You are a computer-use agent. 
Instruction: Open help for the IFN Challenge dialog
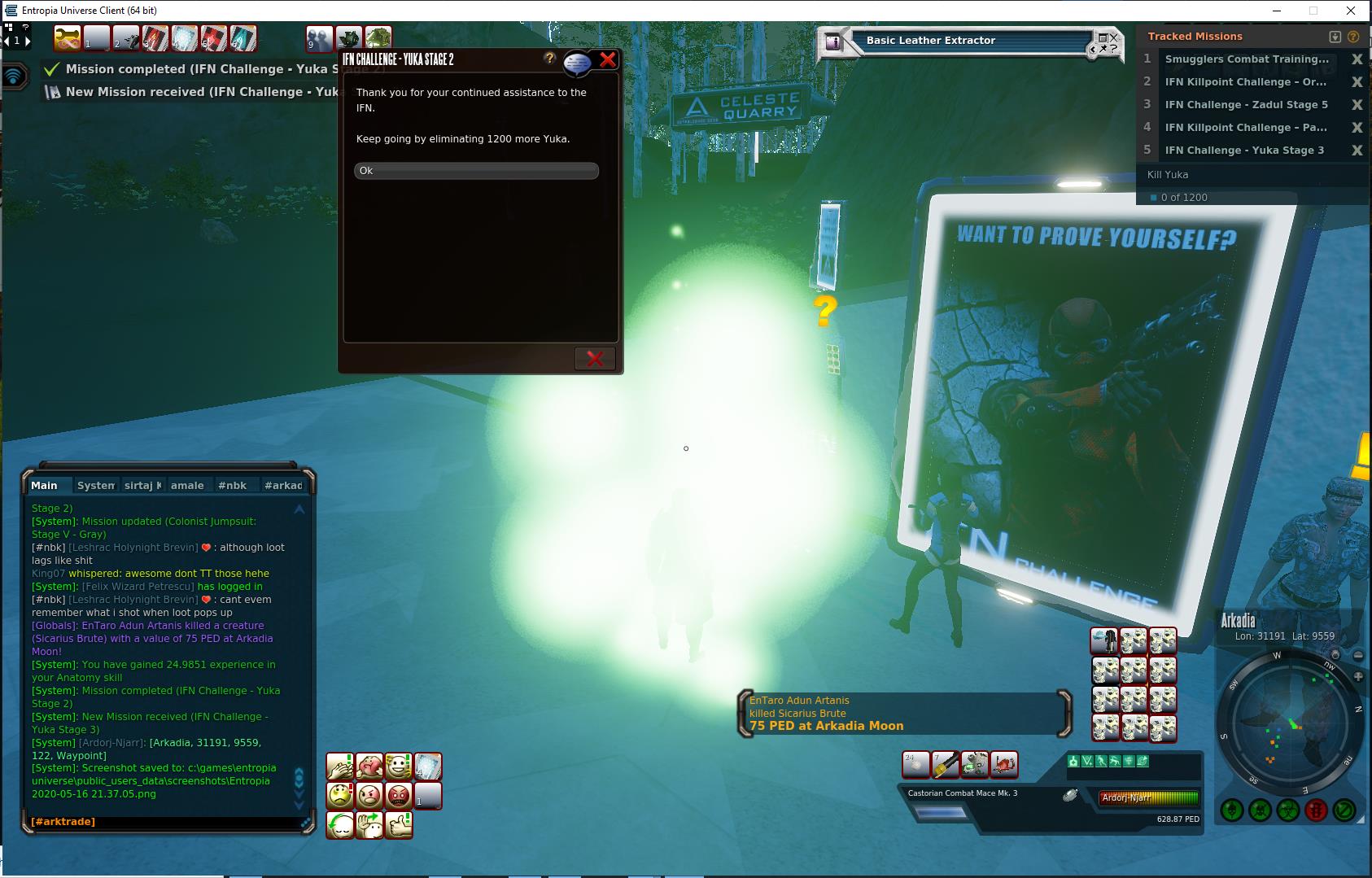pos(549,59)
